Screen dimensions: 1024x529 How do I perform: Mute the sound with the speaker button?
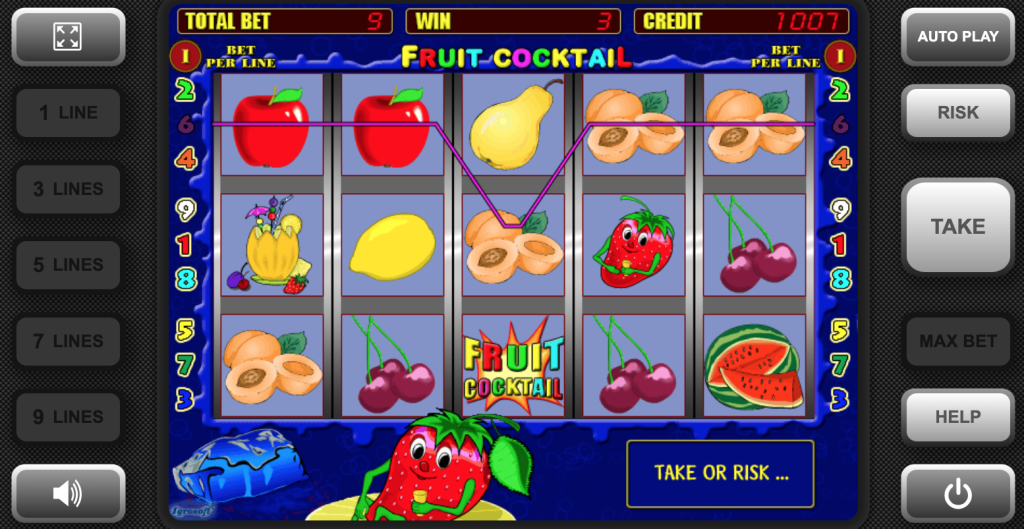(x=68, y=493)
